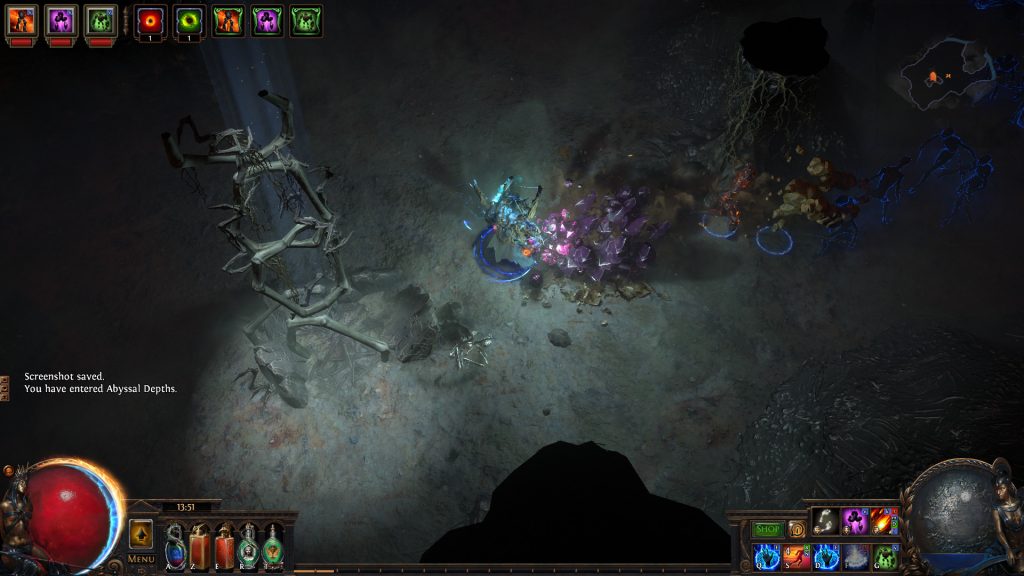Click the gold coin icon beside Shop
Viewport: 1024px width, 576px height.
797,528
